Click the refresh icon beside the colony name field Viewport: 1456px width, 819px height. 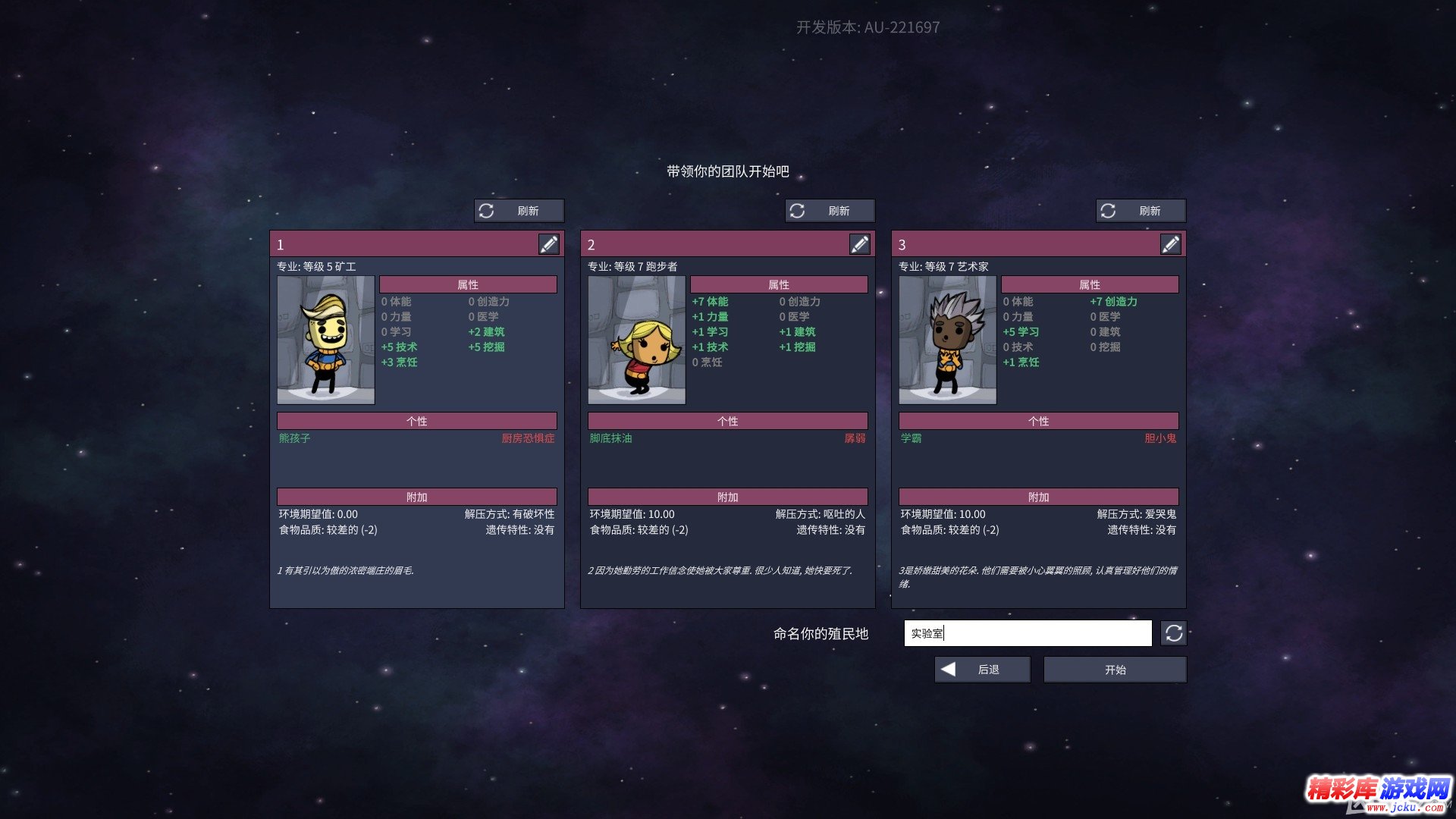[1173, 633]
